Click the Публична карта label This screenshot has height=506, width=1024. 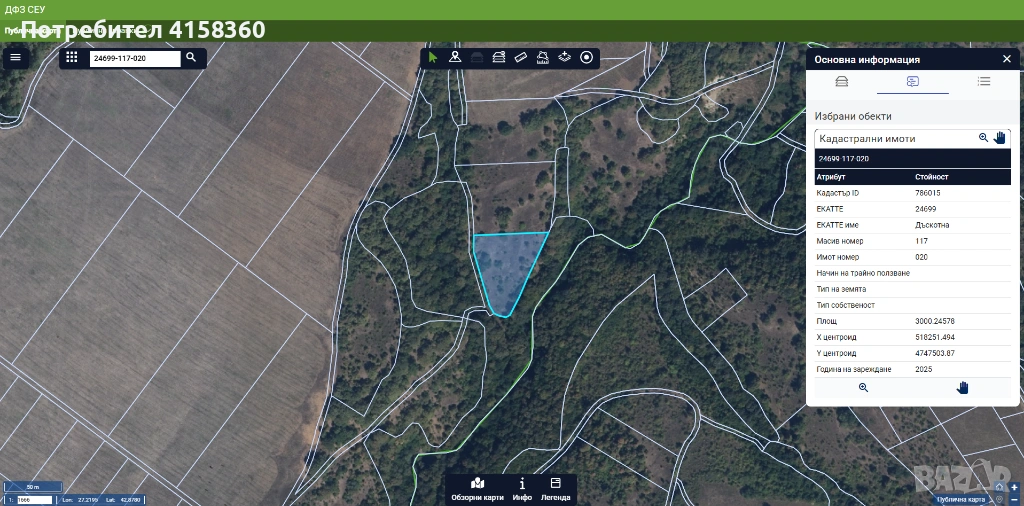pyautogui.click(x=961, y=499)
